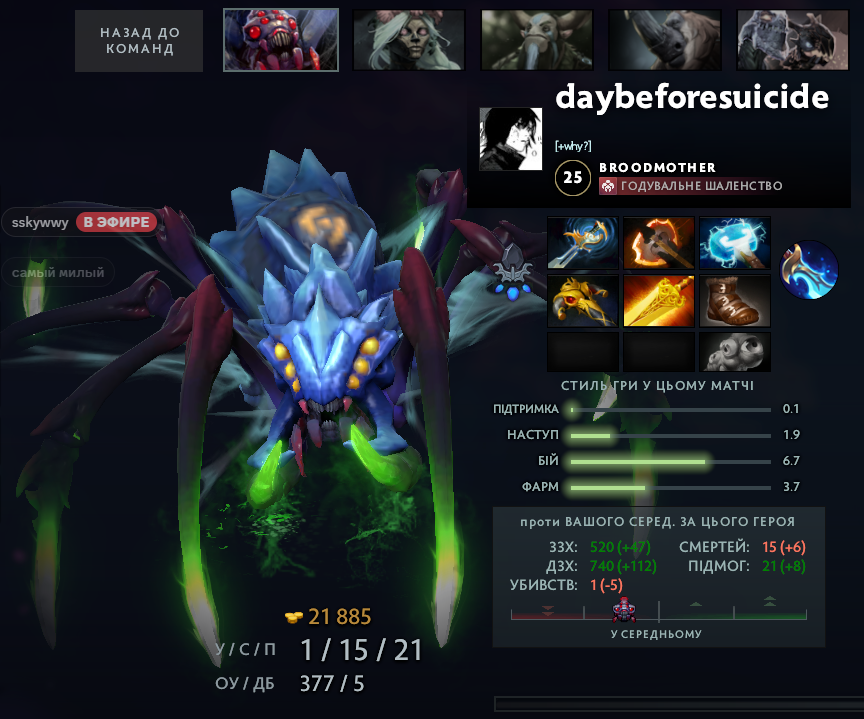Image resolution: width=864 pixels, height=719 pixels.
Task: Choose the pale horned woman hero portrait
Action: (x=408, y=40)
